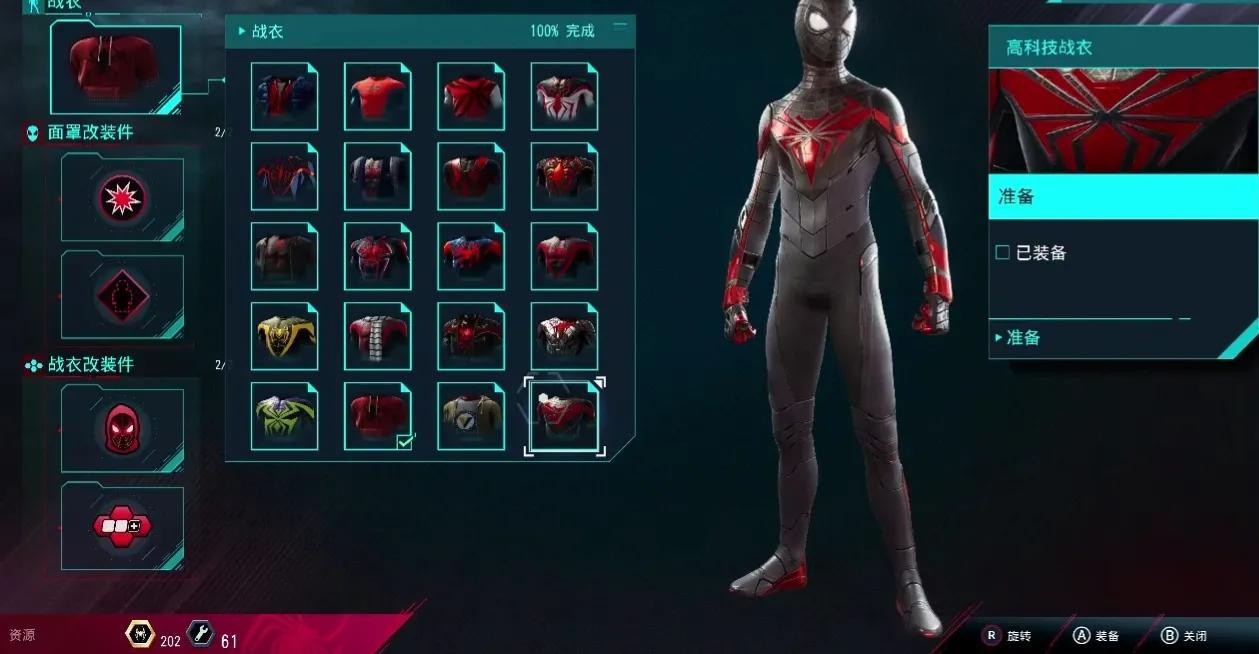The width and height of the screenshot is (1259, 654).
Task: Pick the white suit with red spider
Action: point(564,97)
